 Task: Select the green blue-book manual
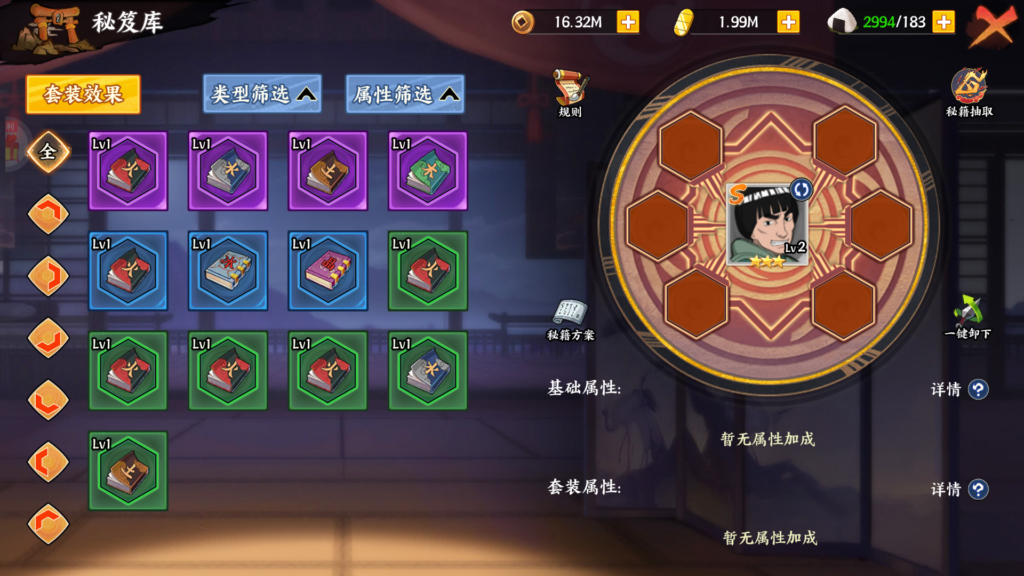point(428,371)
